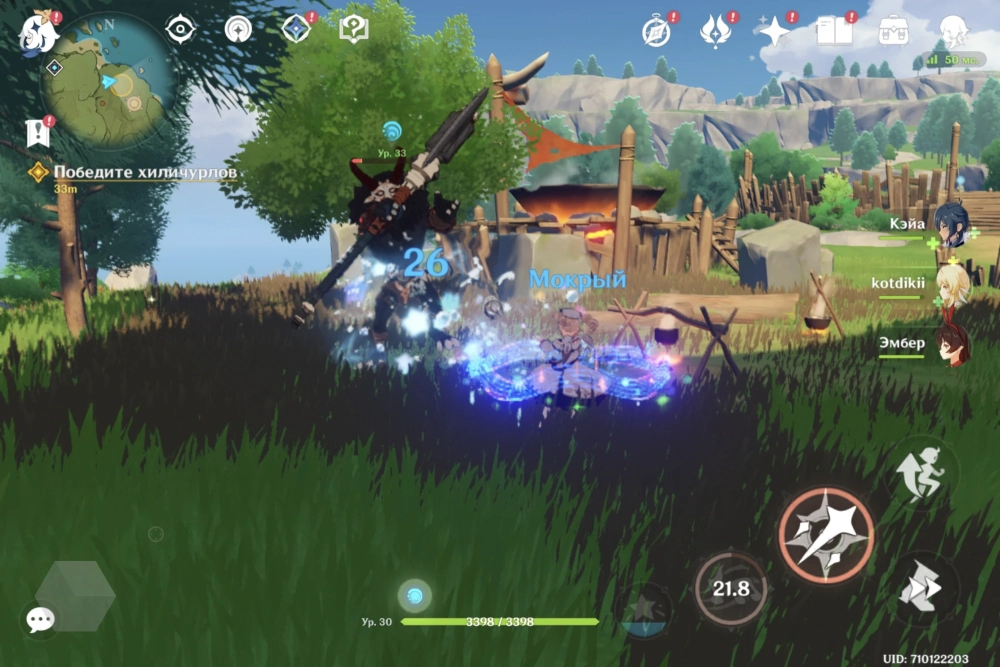Open the bookmark quest icon below the minimap
The image size is (1000, 667).
coord(39,132)
